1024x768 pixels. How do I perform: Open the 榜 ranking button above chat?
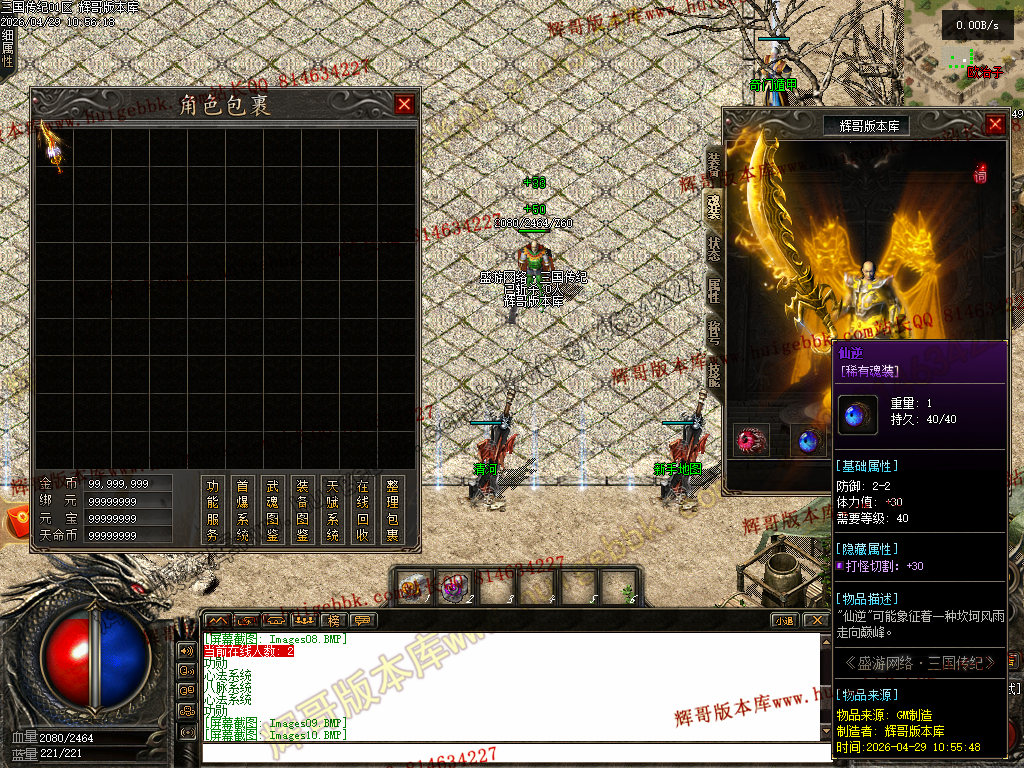[x=334, y=620]
